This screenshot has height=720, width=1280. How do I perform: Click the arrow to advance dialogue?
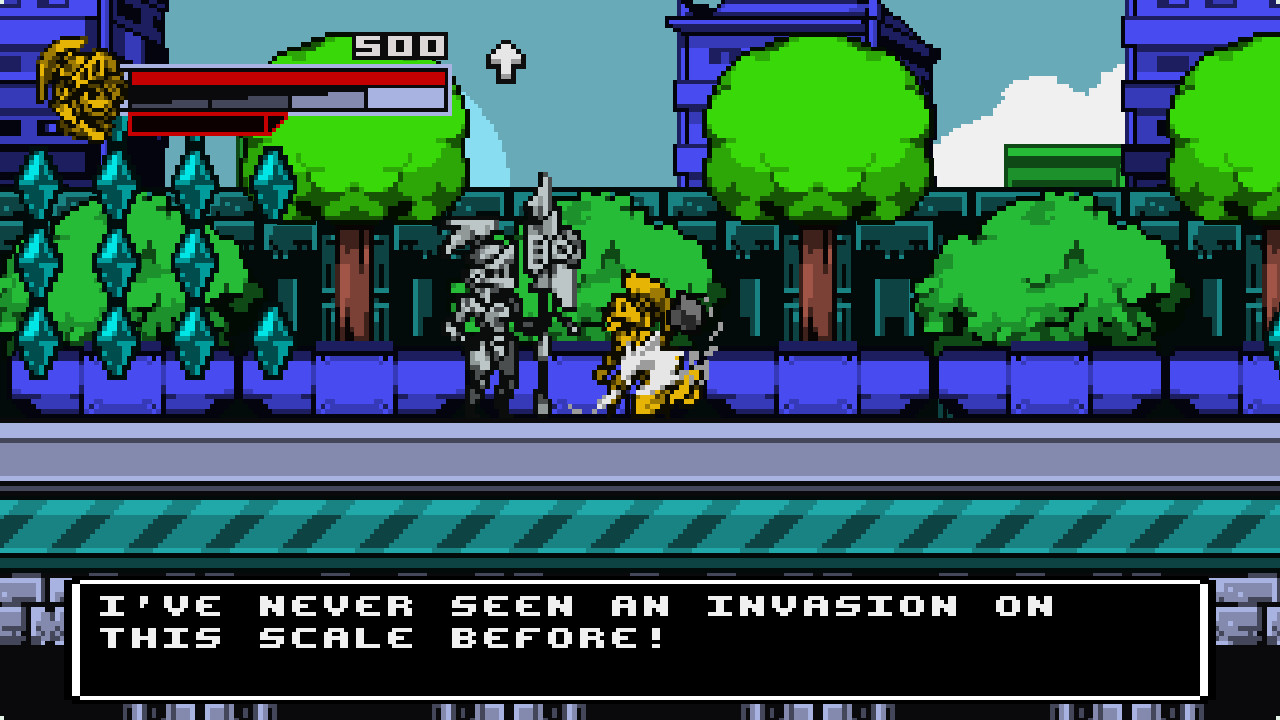point(505,62)
